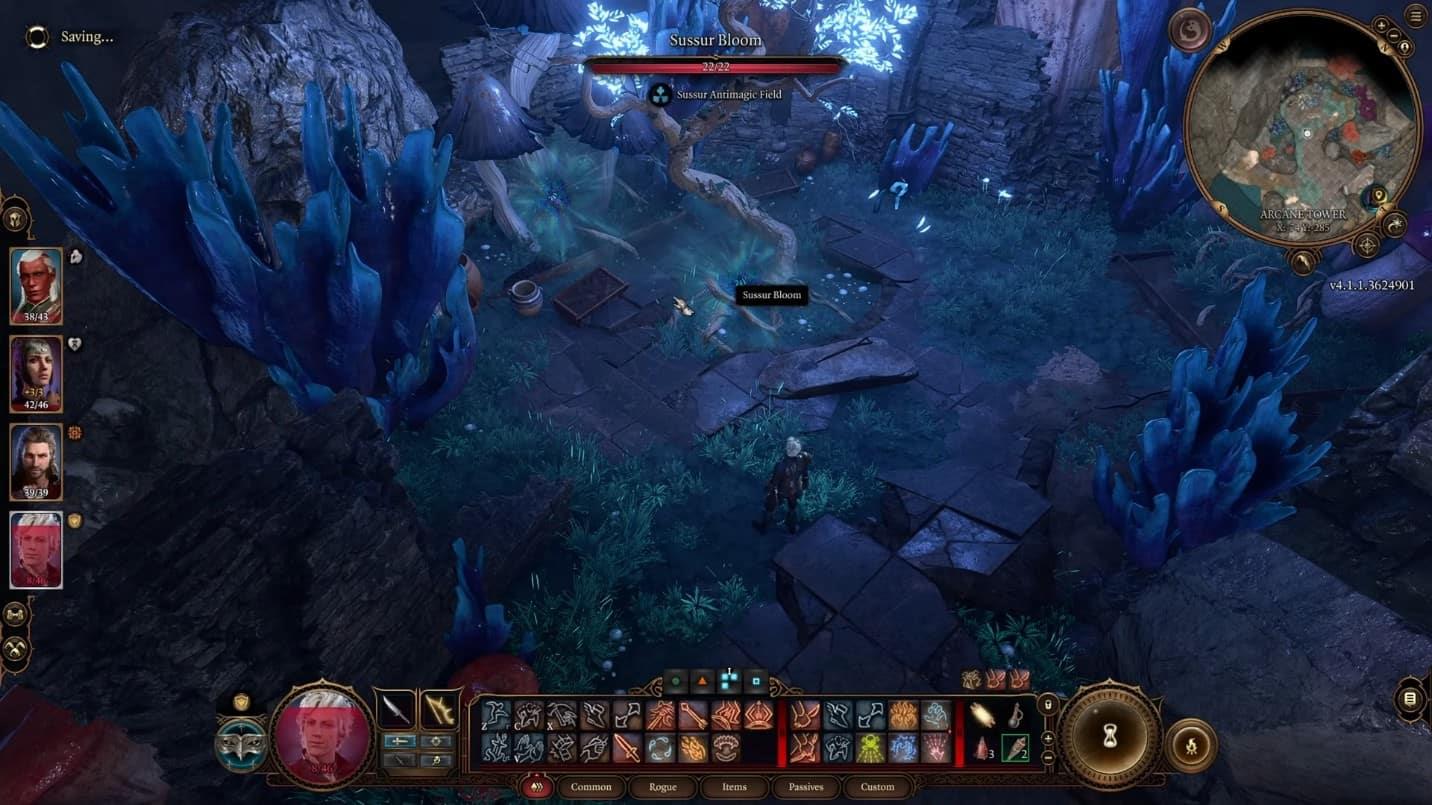The image size is (1432, 805).
Task: Open the combat log button
Action: [1410, 699]
